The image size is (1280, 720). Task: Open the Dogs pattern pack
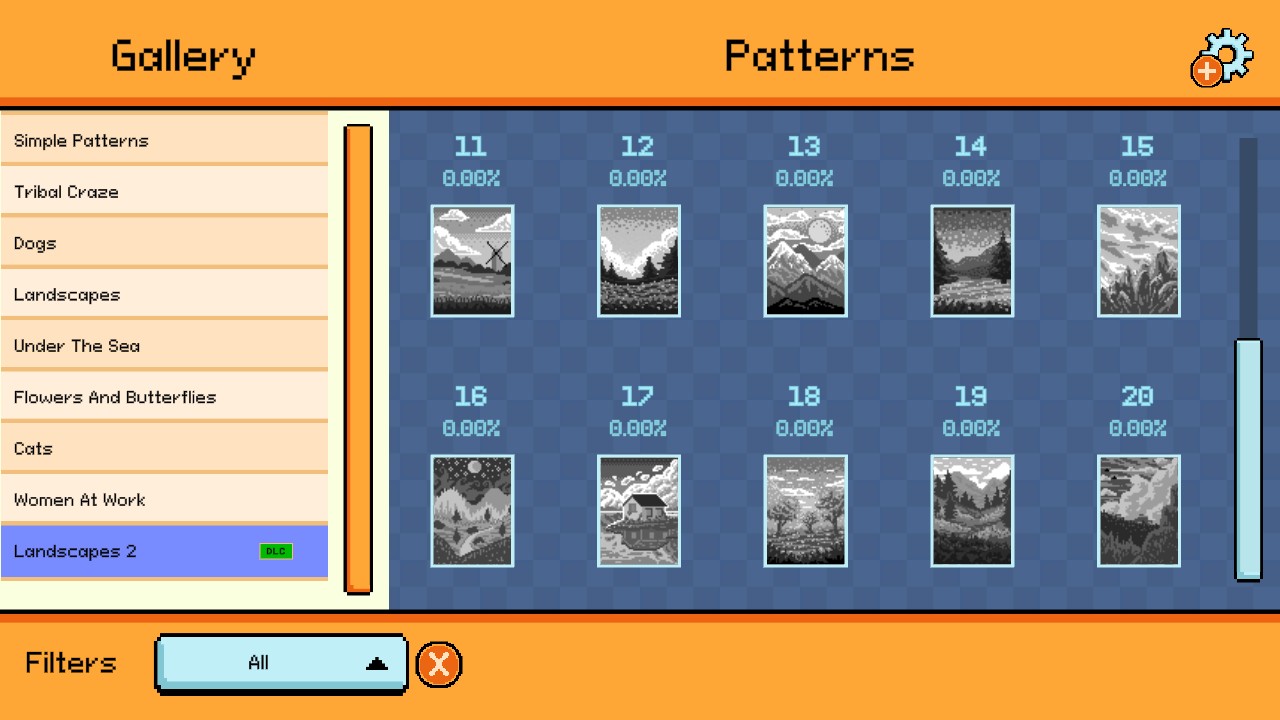(x=165, y=243)
